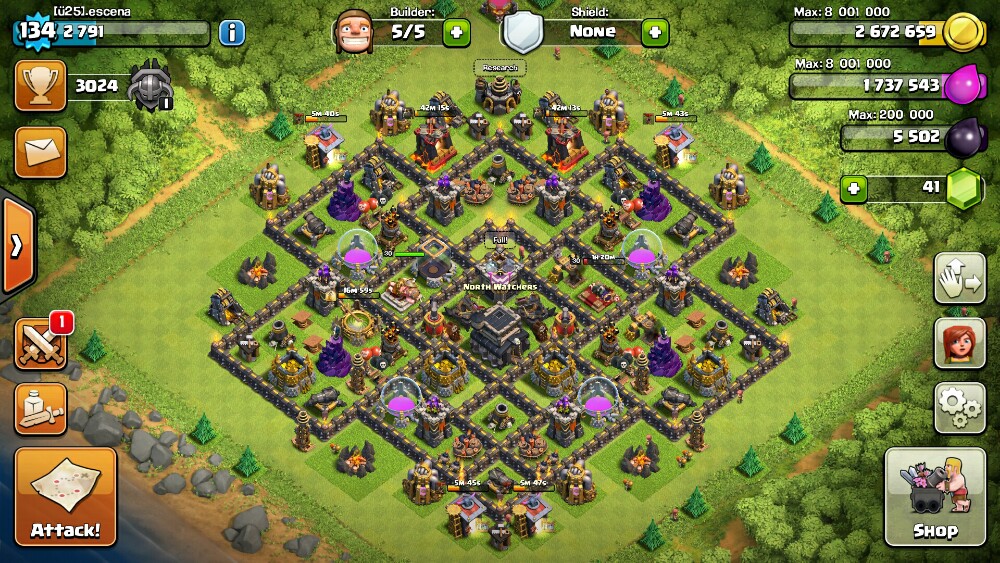The height and width of the screenshot is (563, 1000).
Task: Start a battle with the Attack! button
Action: [x=65, y=495]
